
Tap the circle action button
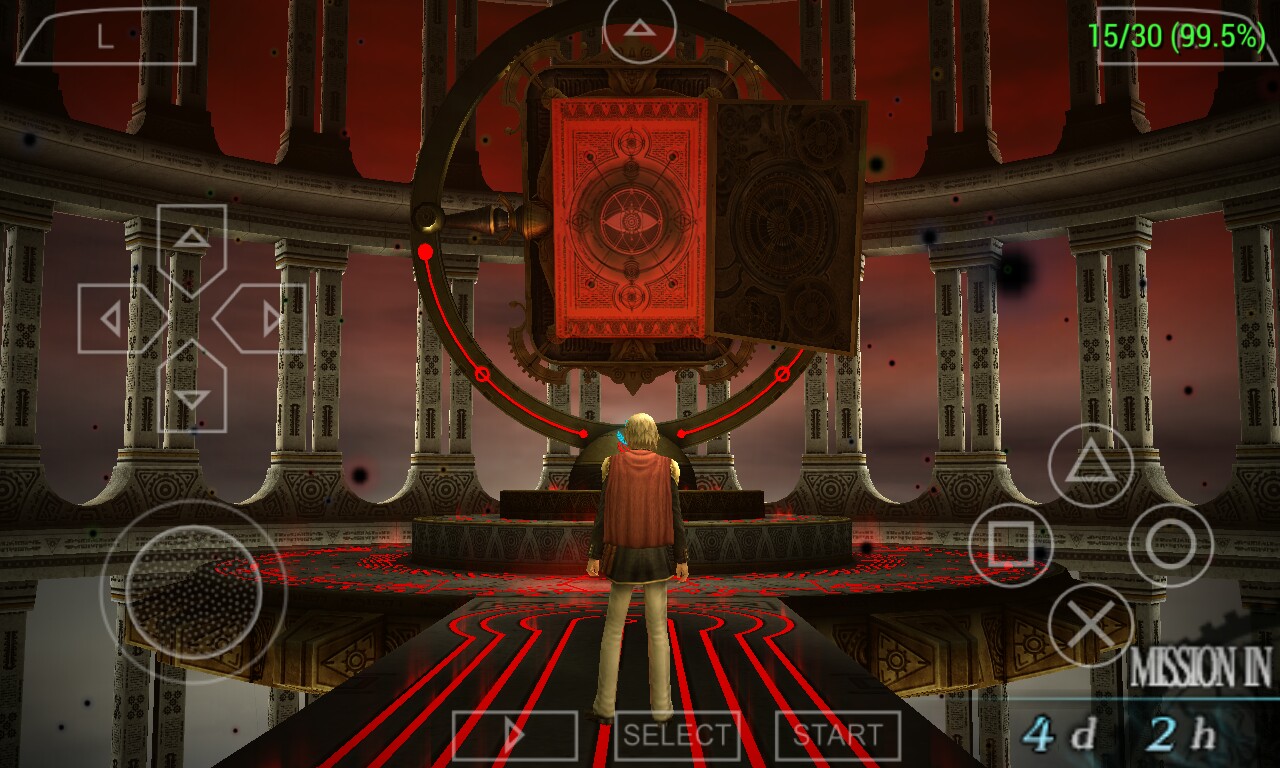pyautogui.click(x=1170, y=545)
